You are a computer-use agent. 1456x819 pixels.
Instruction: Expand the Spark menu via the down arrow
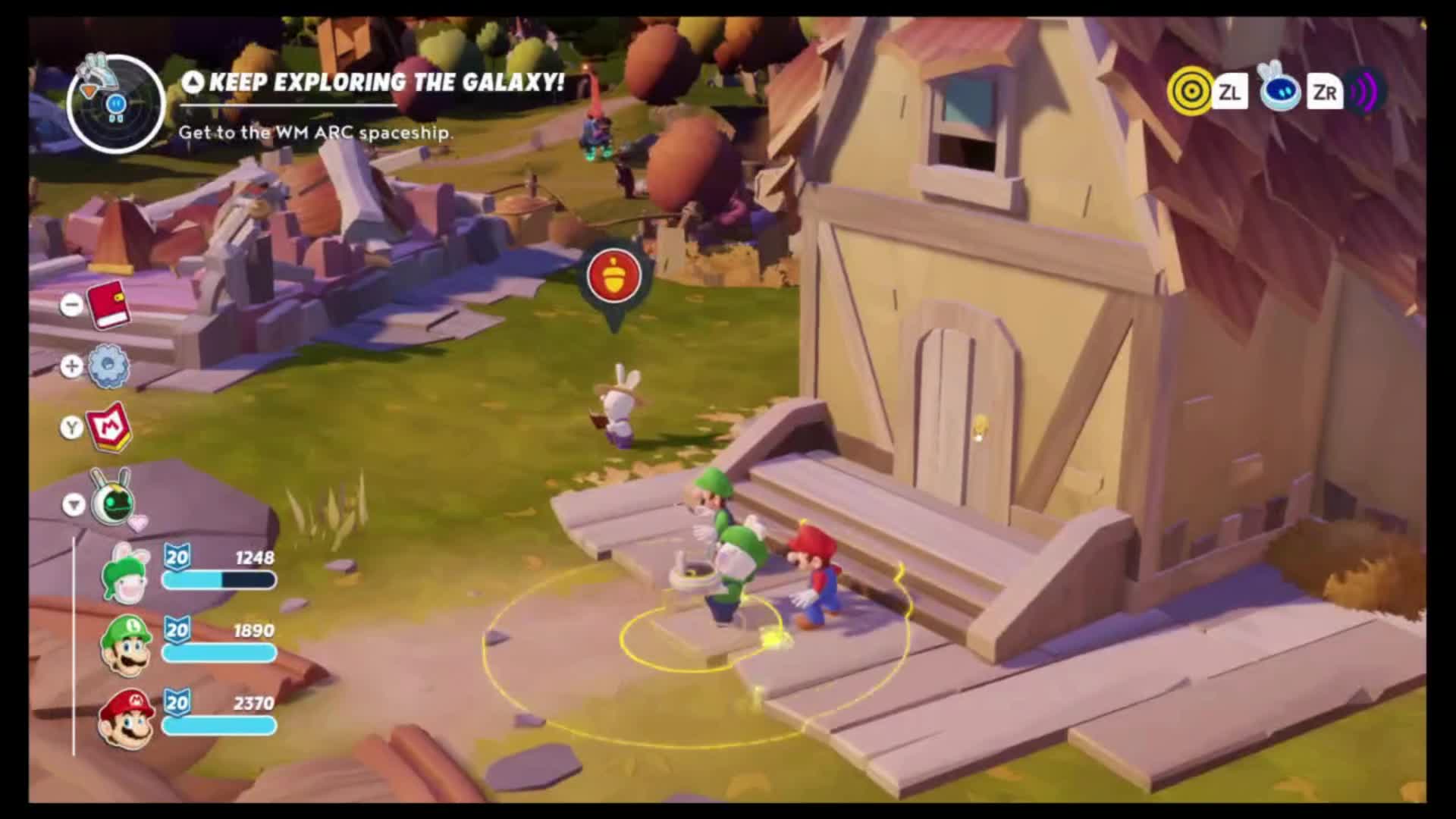pos(73,504)
